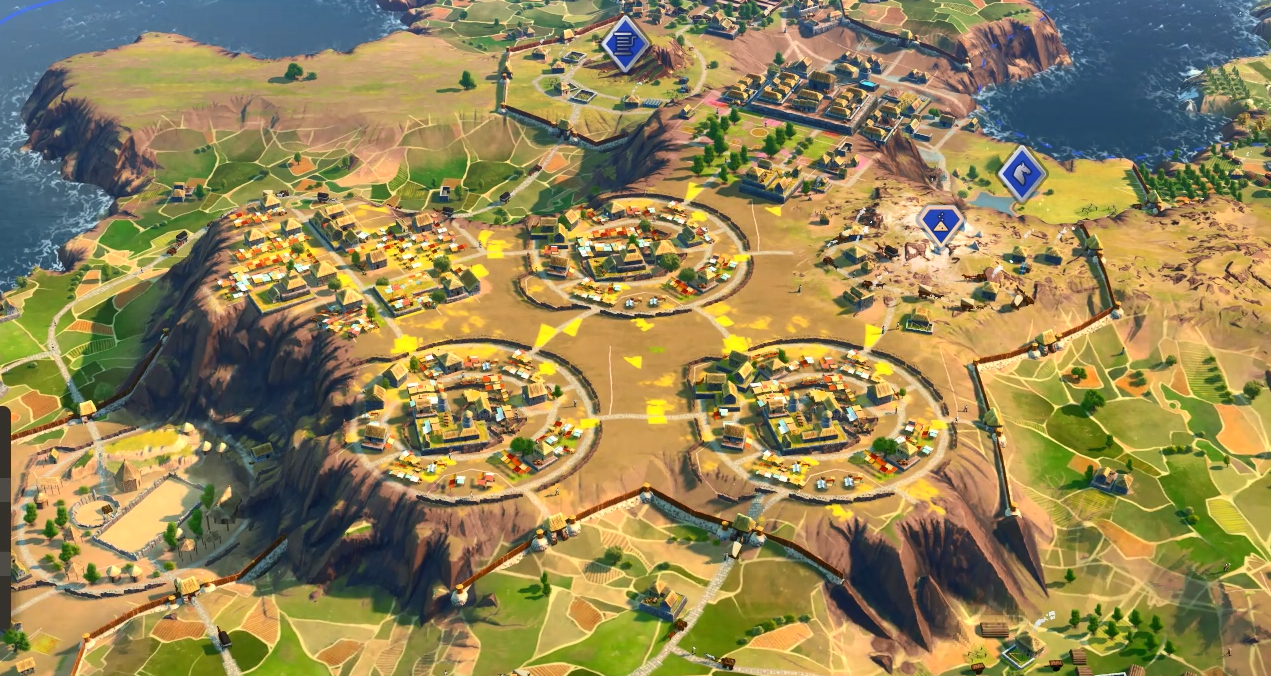Screen dimensions: 1271x676
Task: Open the warning triangle alert marker
Action: point(942,223)
